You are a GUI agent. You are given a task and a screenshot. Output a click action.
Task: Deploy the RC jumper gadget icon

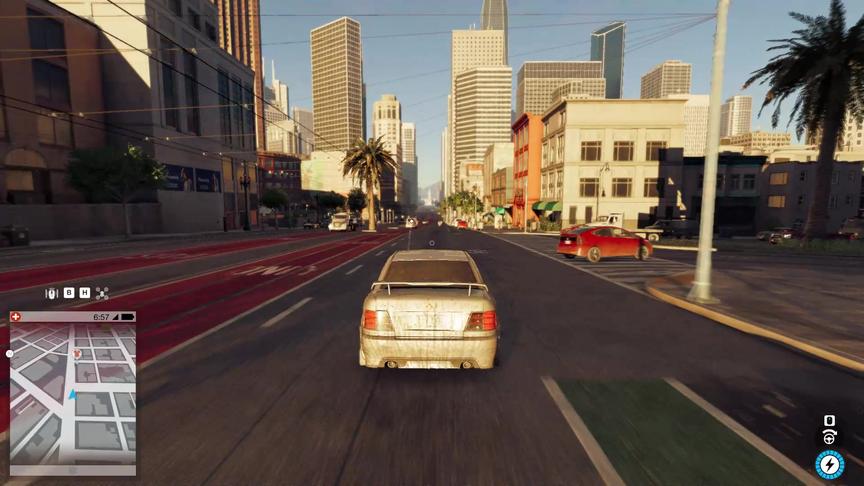click(52, 293)
